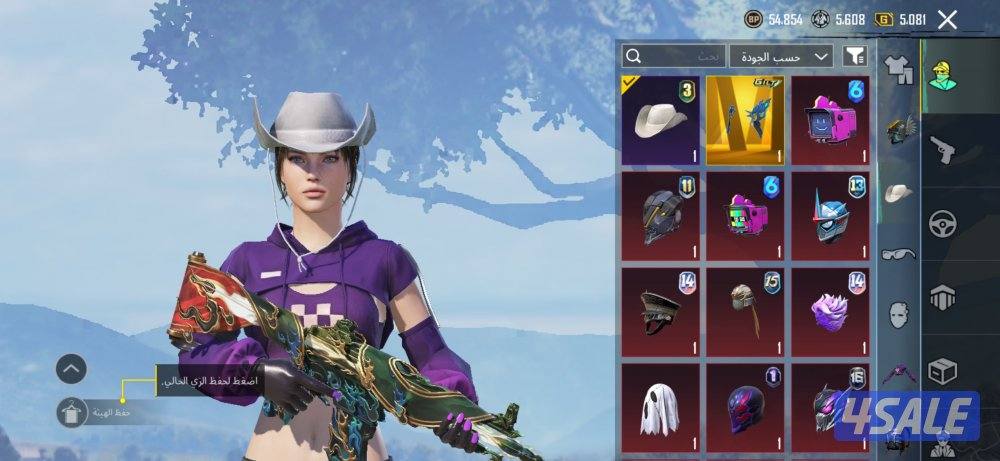The height and width of the screenshot is (461, 1000).
Task: Pick the purple spiky hair item
Action: click(x=832, y=310)
